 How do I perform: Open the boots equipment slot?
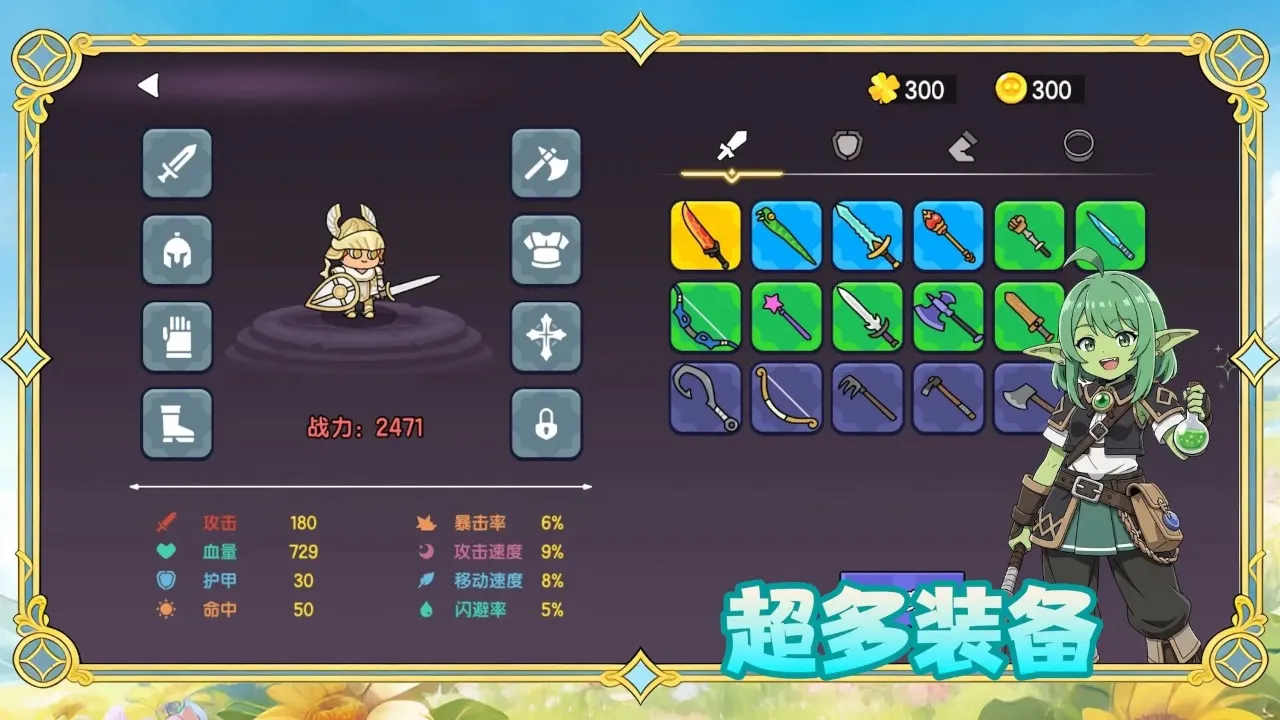click(x=177, y=423)
